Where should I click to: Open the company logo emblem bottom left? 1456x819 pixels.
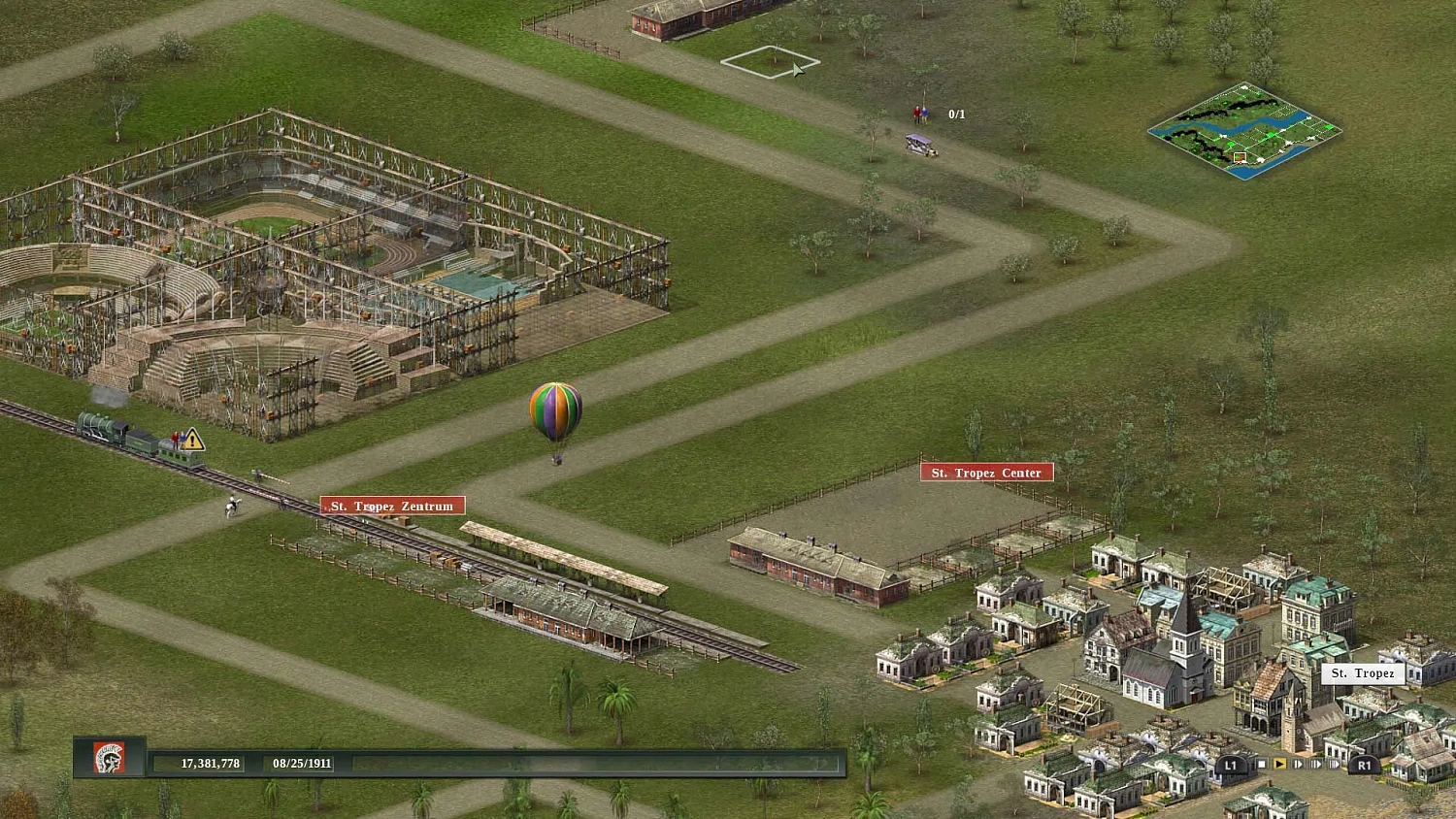tap(109, 760)
